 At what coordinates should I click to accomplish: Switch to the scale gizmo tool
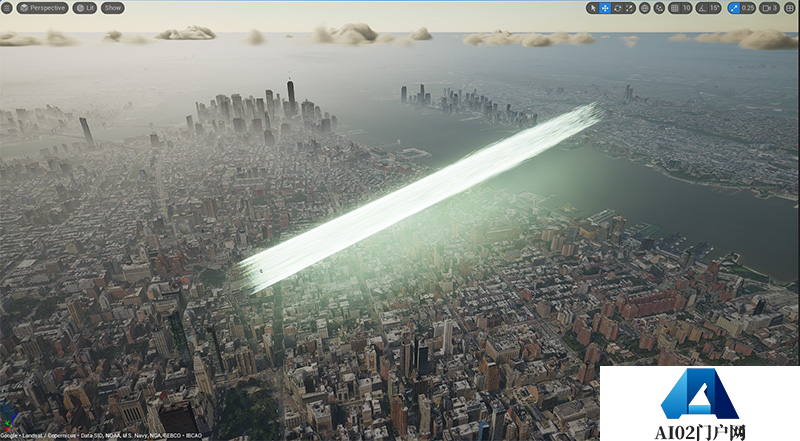pos(629,8)
